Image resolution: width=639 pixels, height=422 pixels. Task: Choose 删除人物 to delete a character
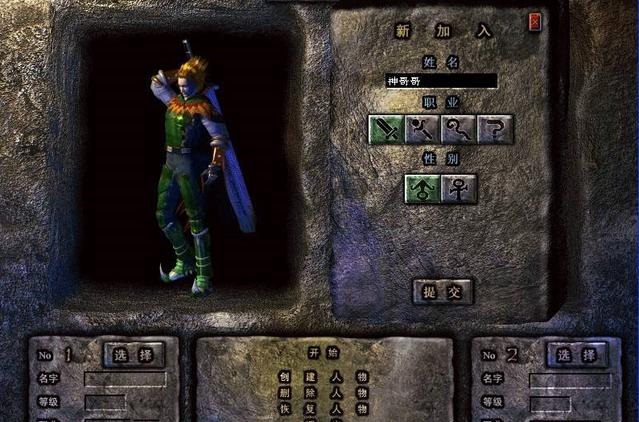(x=324, y=393)
